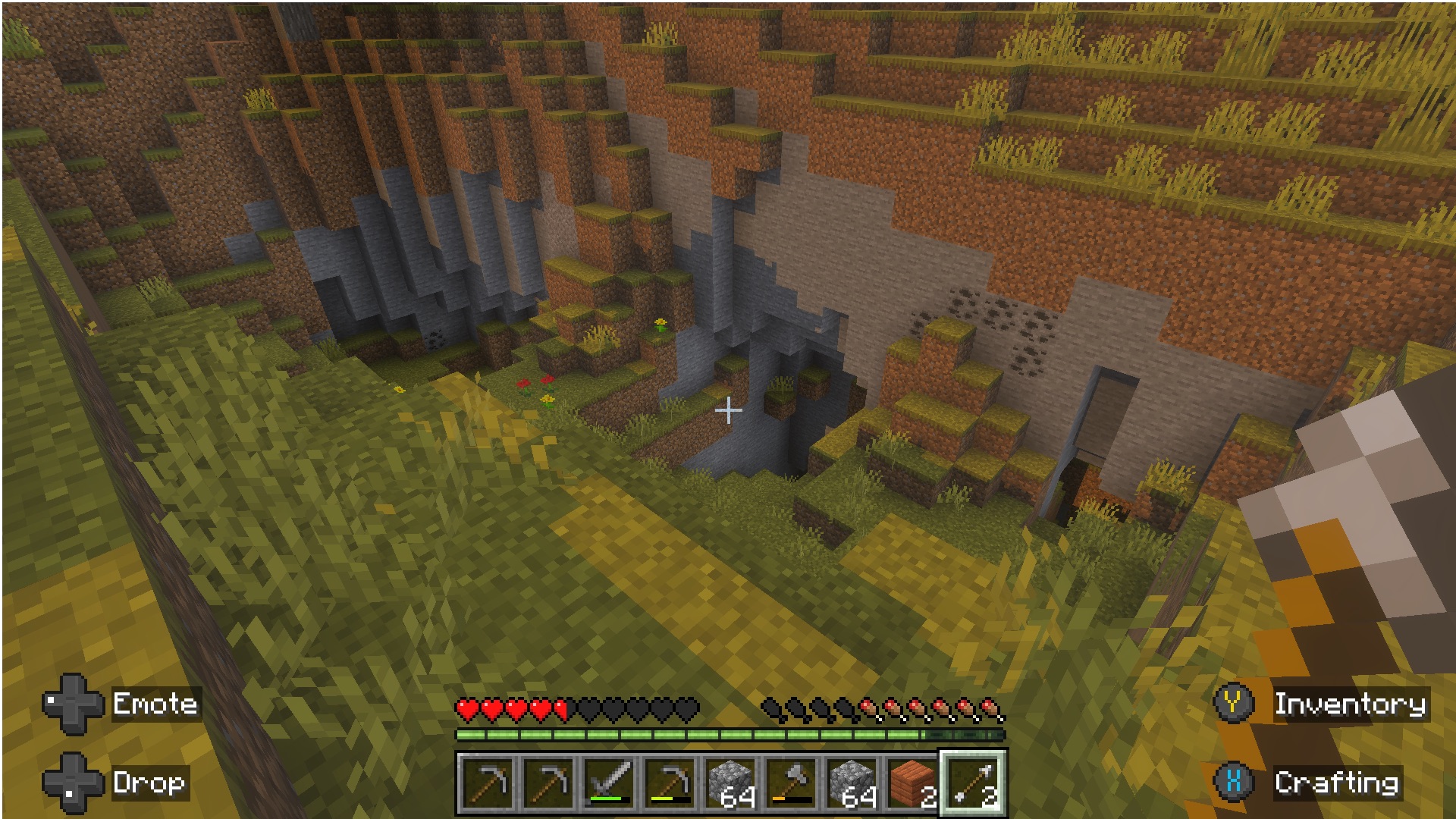Choose the stone axe hotbar slot
The image size is (1456, 819).
tap(791, 783)
